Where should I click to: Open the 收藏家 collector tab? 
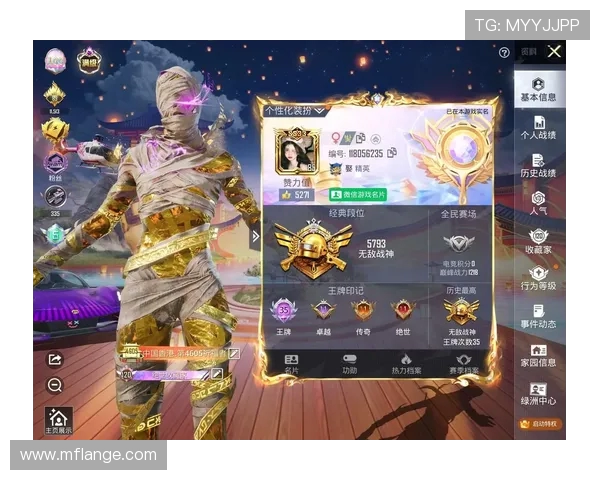pos(538,241)
